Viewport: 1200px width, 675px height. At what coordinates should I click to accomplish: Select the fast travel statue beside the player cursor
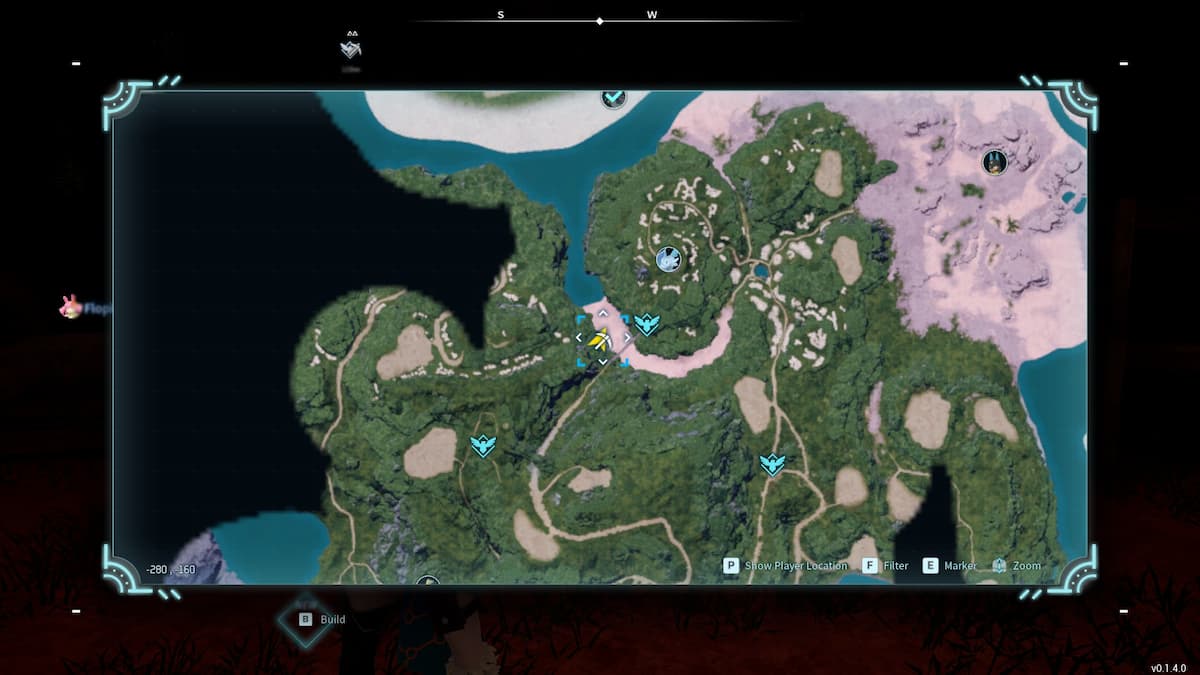click(x=648, y=324)
